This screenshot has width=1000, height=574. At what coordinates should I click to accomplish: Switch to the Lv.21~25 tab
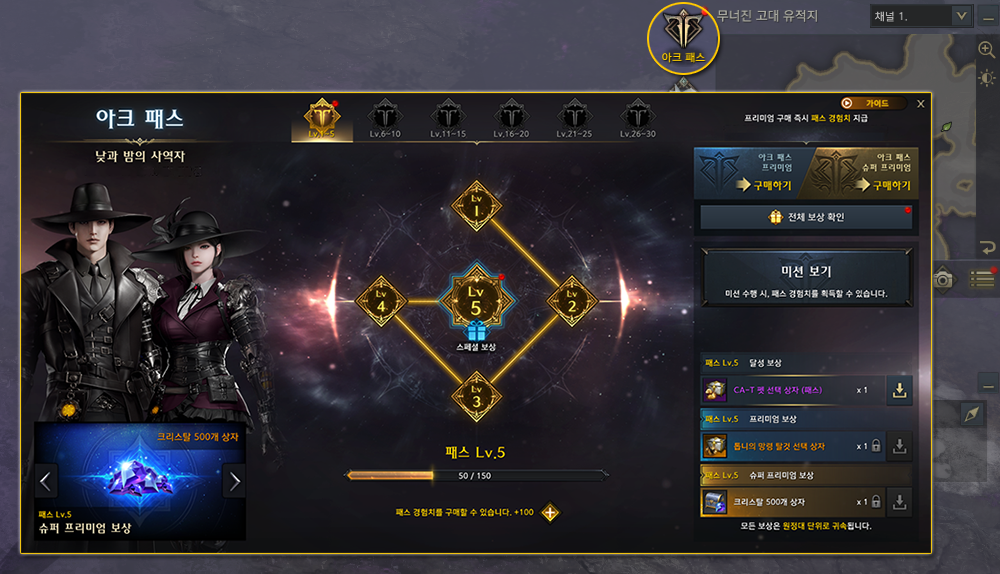574,120
